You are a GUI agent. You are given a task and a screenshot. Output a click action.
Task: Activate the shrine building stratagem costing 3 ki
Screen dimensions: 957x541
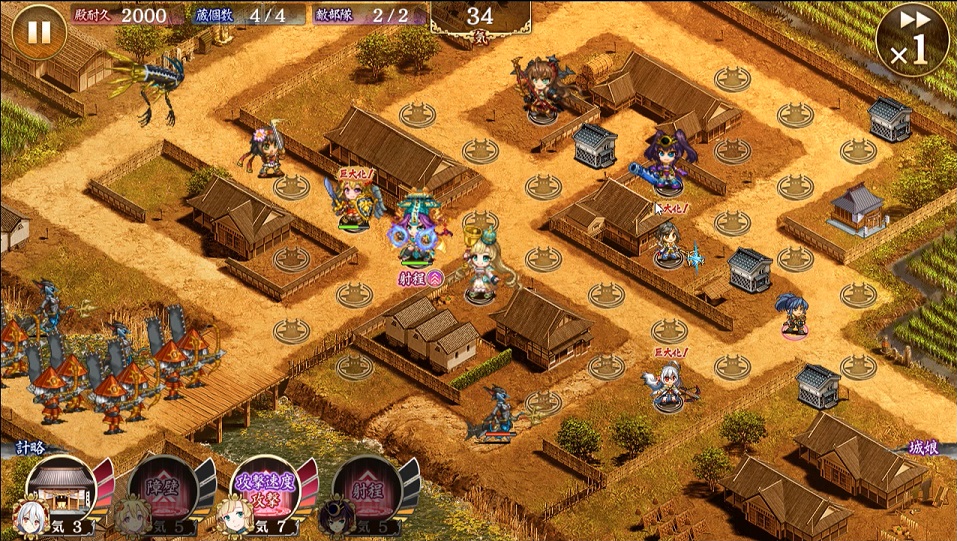[61, 494]
